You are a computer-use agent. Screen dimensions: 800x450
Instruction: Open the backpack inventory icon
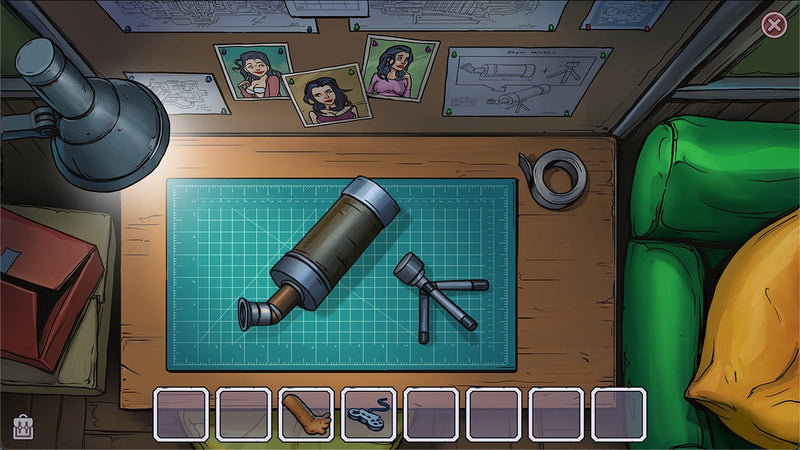tap(22, 428)
